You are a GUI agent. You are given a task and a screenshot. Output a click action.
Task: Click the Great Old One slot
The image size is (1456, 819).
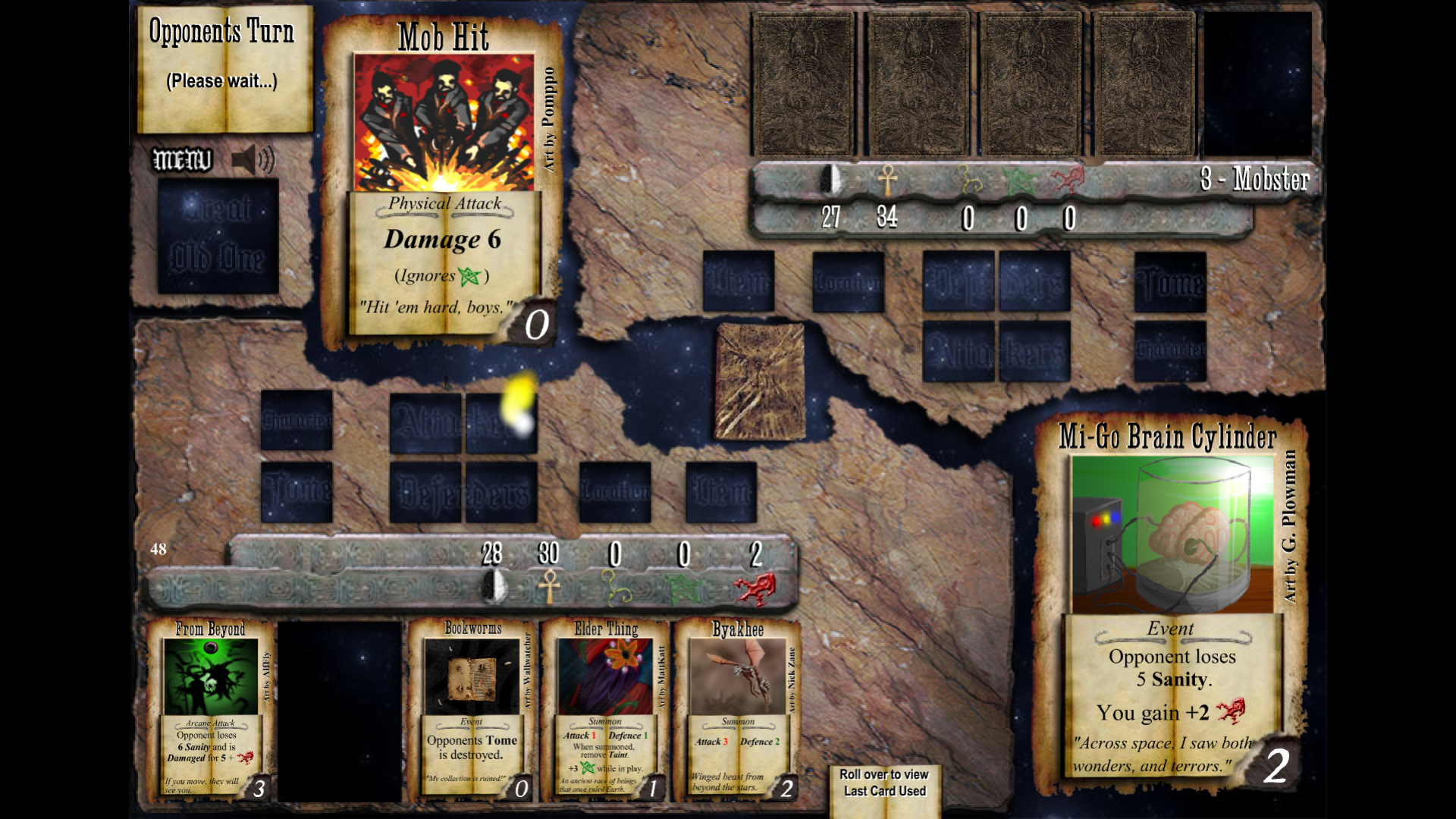(x=218, y=236)
